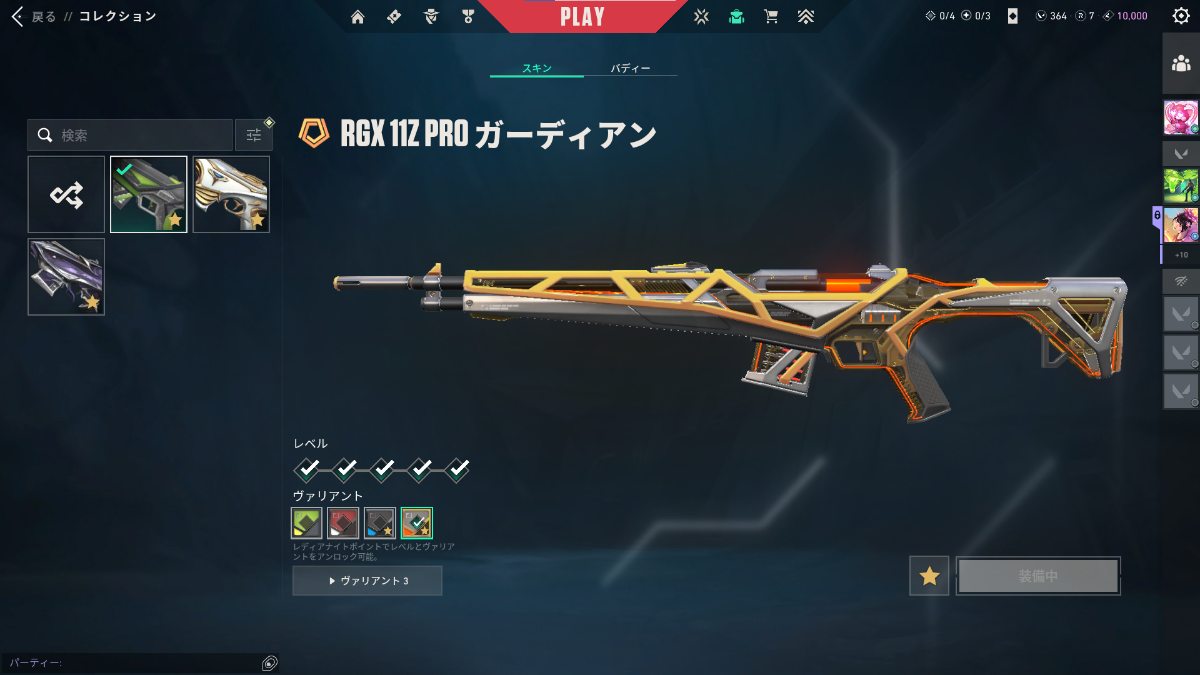Select the スキン tab
1200x675 pixels.
point(537,69)
